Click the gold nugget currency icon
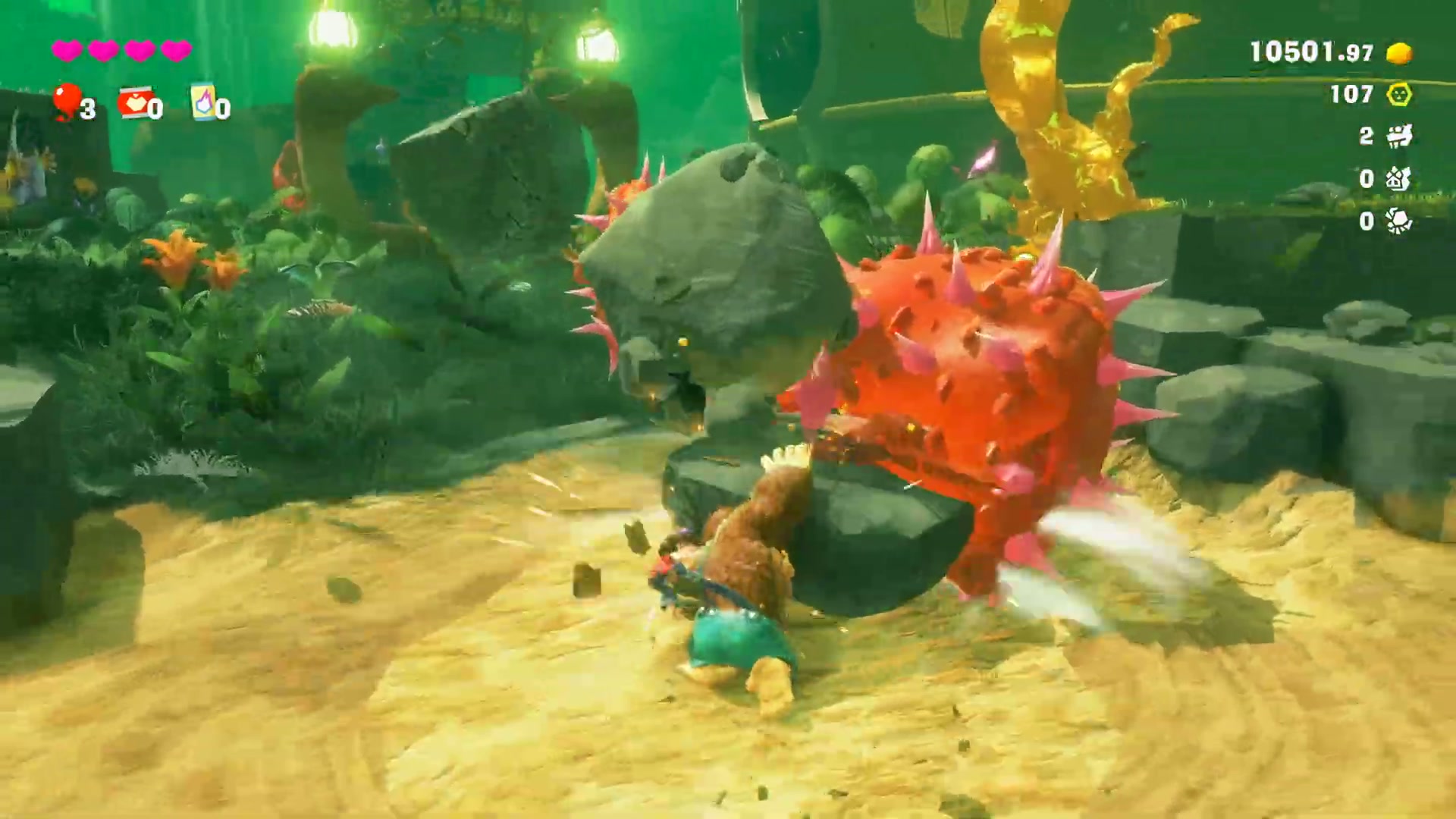1456x819 pixels. 1399,53
